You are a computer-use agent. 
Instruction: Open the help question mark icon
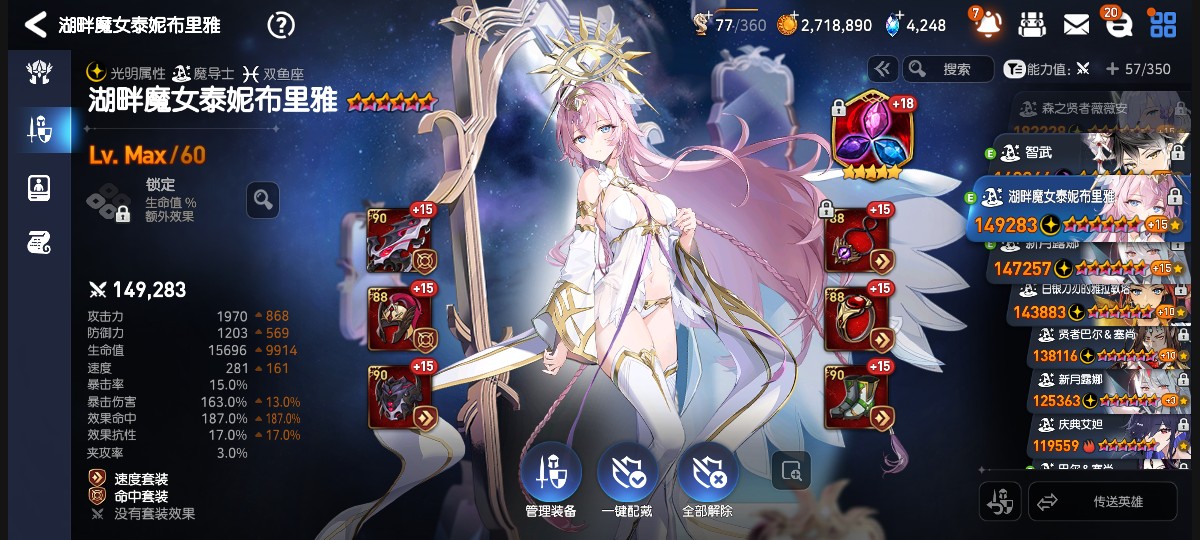click(283, 25)
